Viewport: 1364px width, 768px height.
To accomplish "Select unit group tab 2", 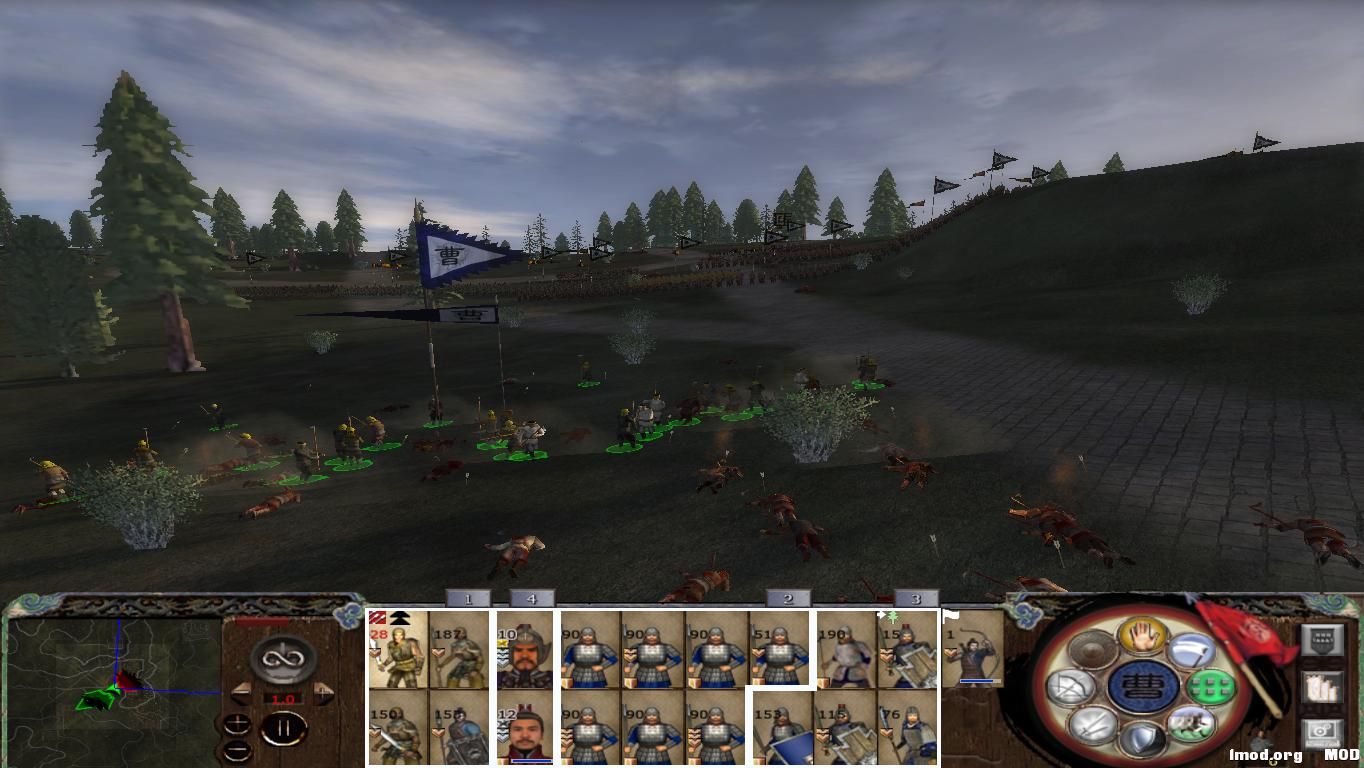I will [787, 599].
